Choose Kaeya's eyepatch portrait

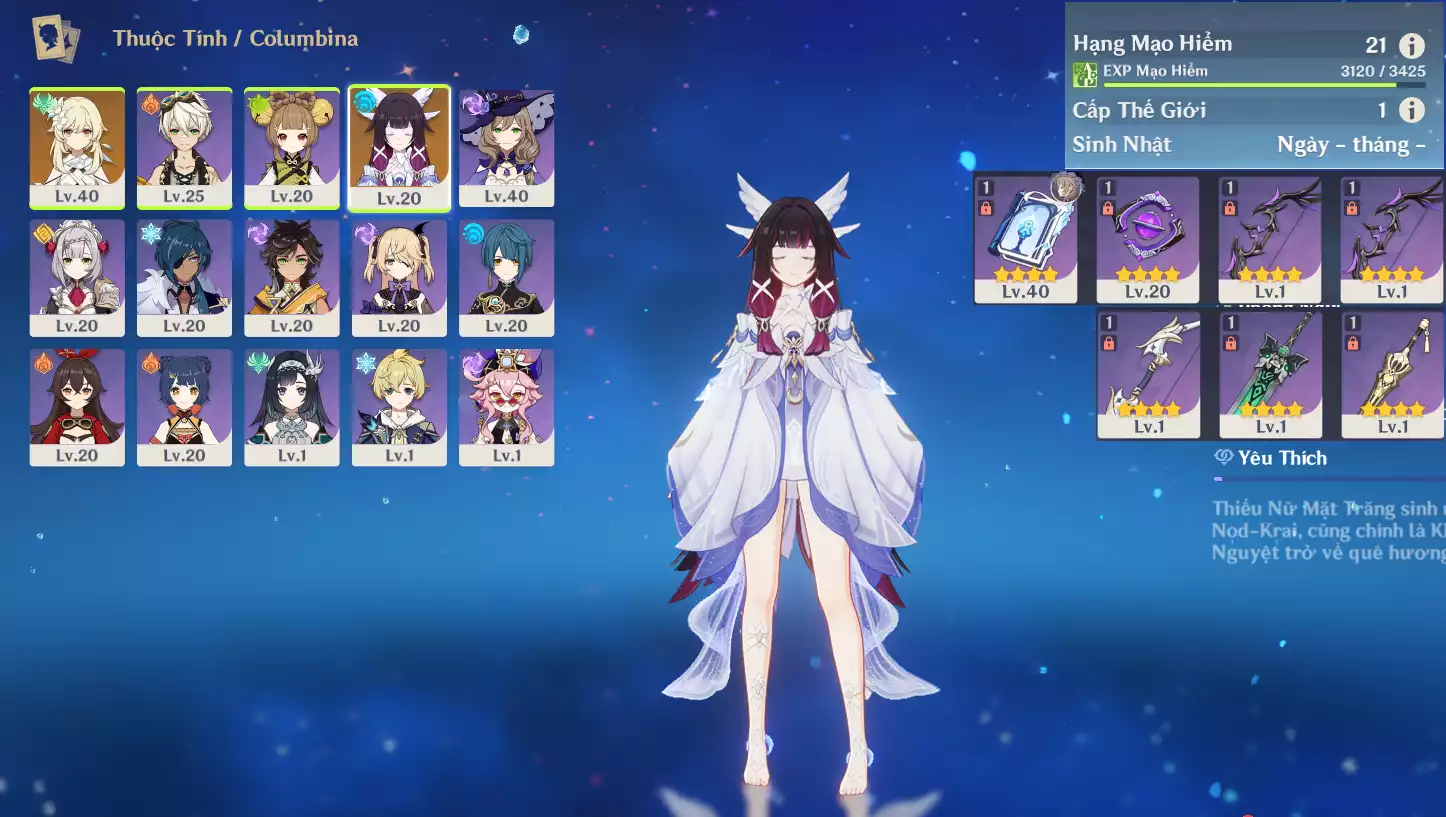(x=184, y=277)
